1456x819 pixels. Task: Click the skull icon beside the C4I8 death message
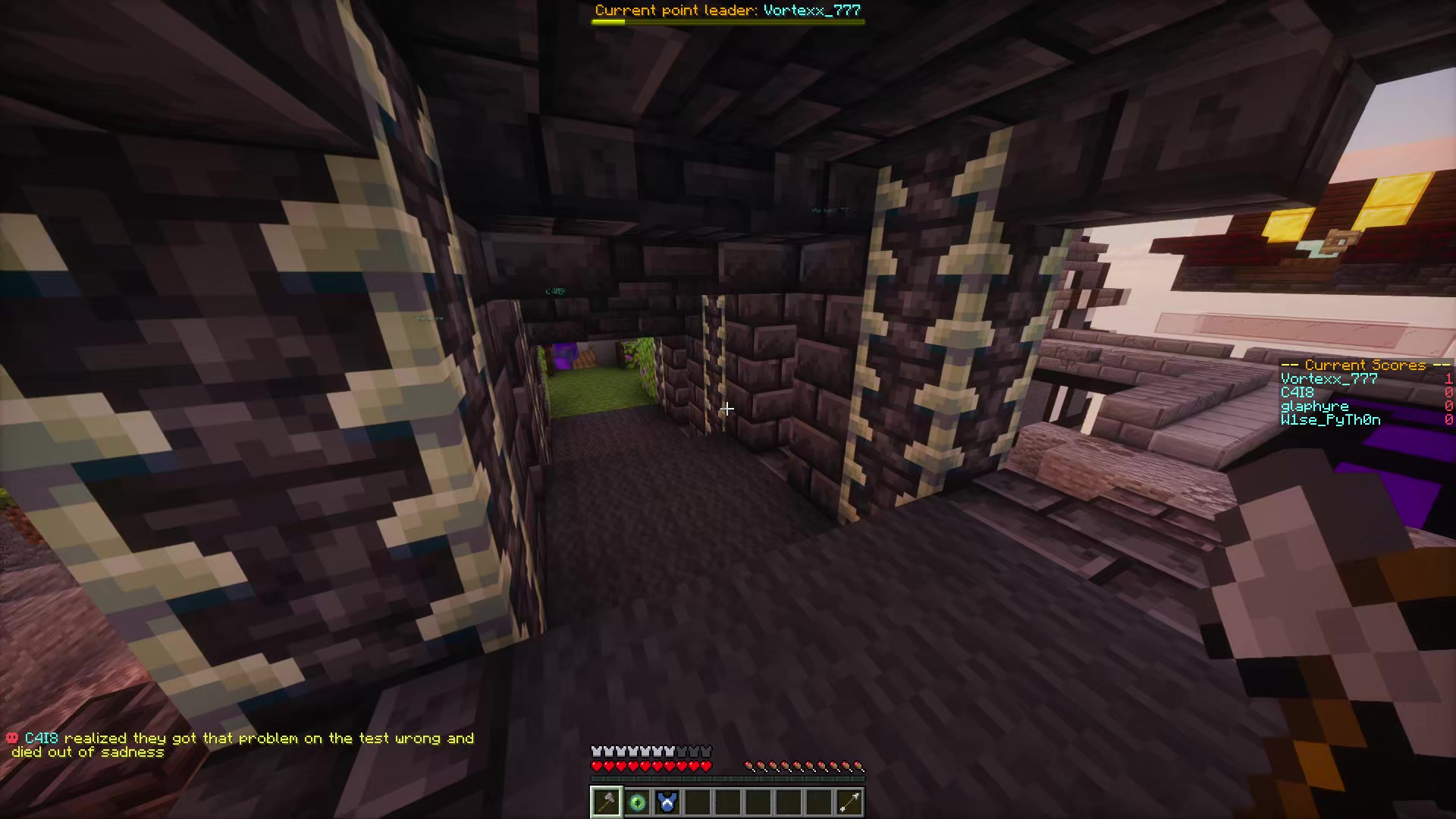(x=12, y=736)
